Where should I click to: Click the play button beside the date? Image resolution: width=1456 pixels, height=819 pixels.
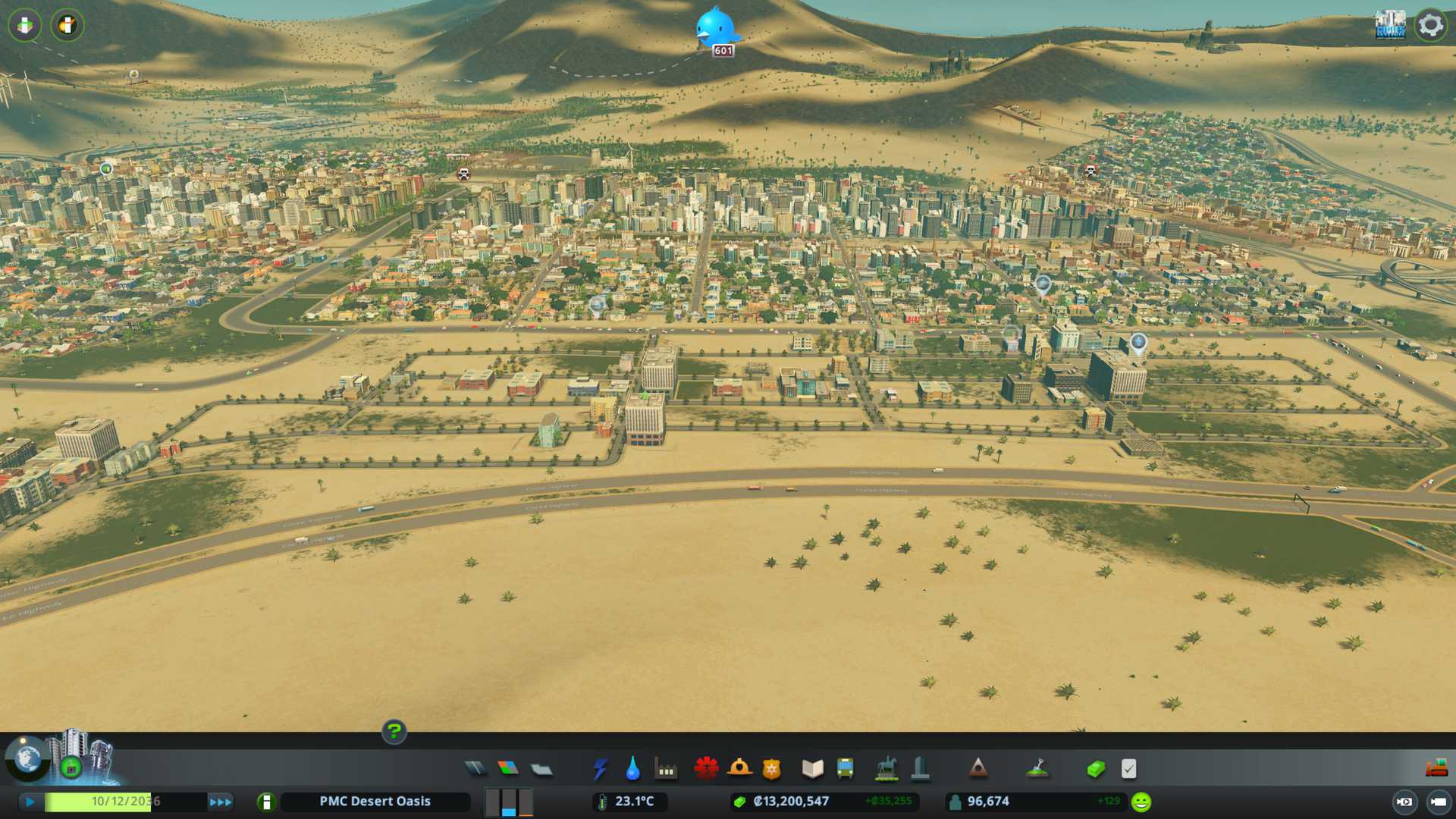[x=30, y=802]
